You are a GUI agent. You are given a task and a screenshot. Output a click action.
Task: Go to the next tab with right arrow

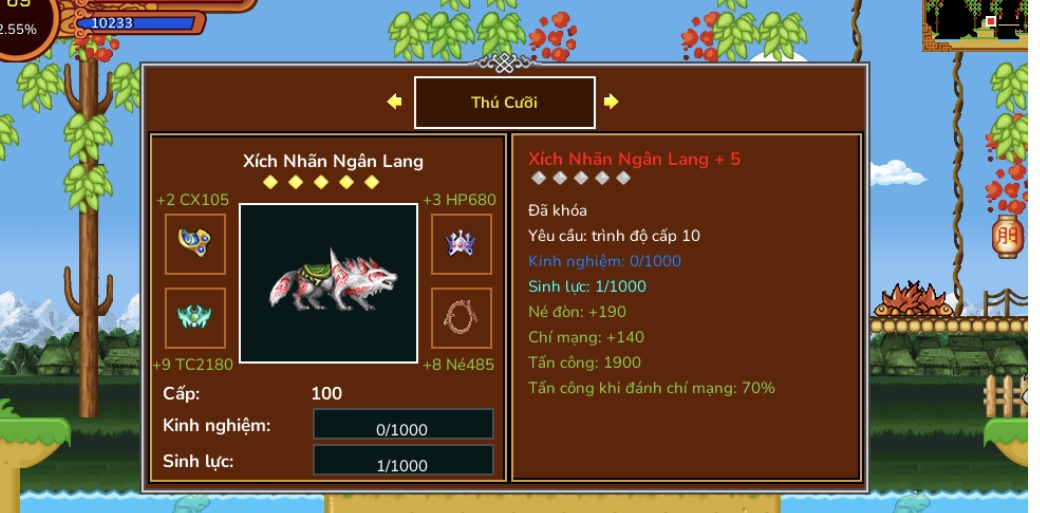611,102
